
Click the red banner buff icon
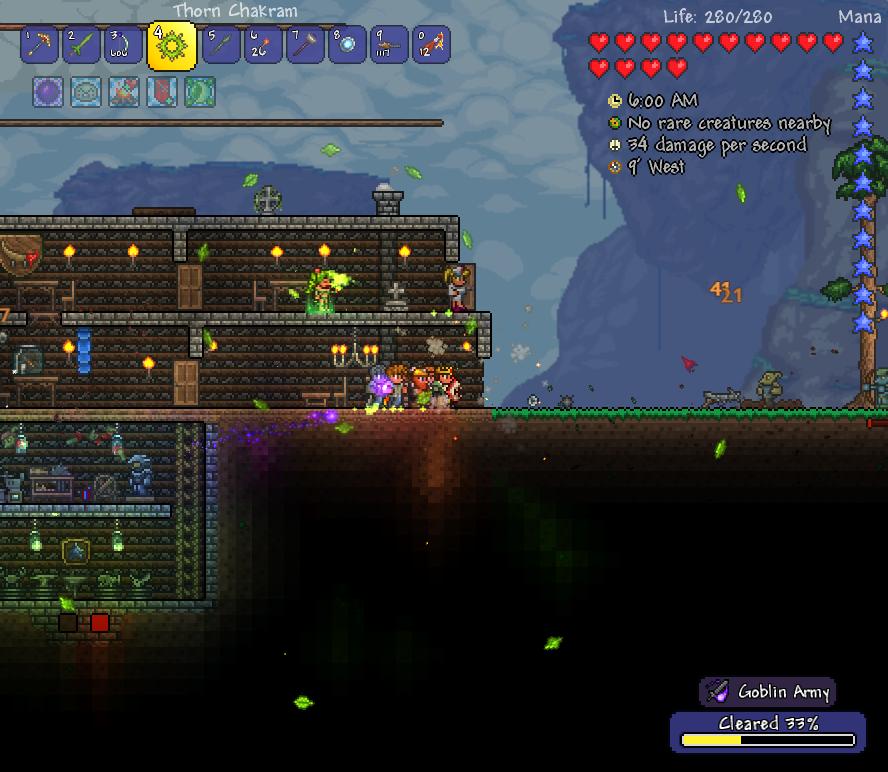tap(162, 92)
